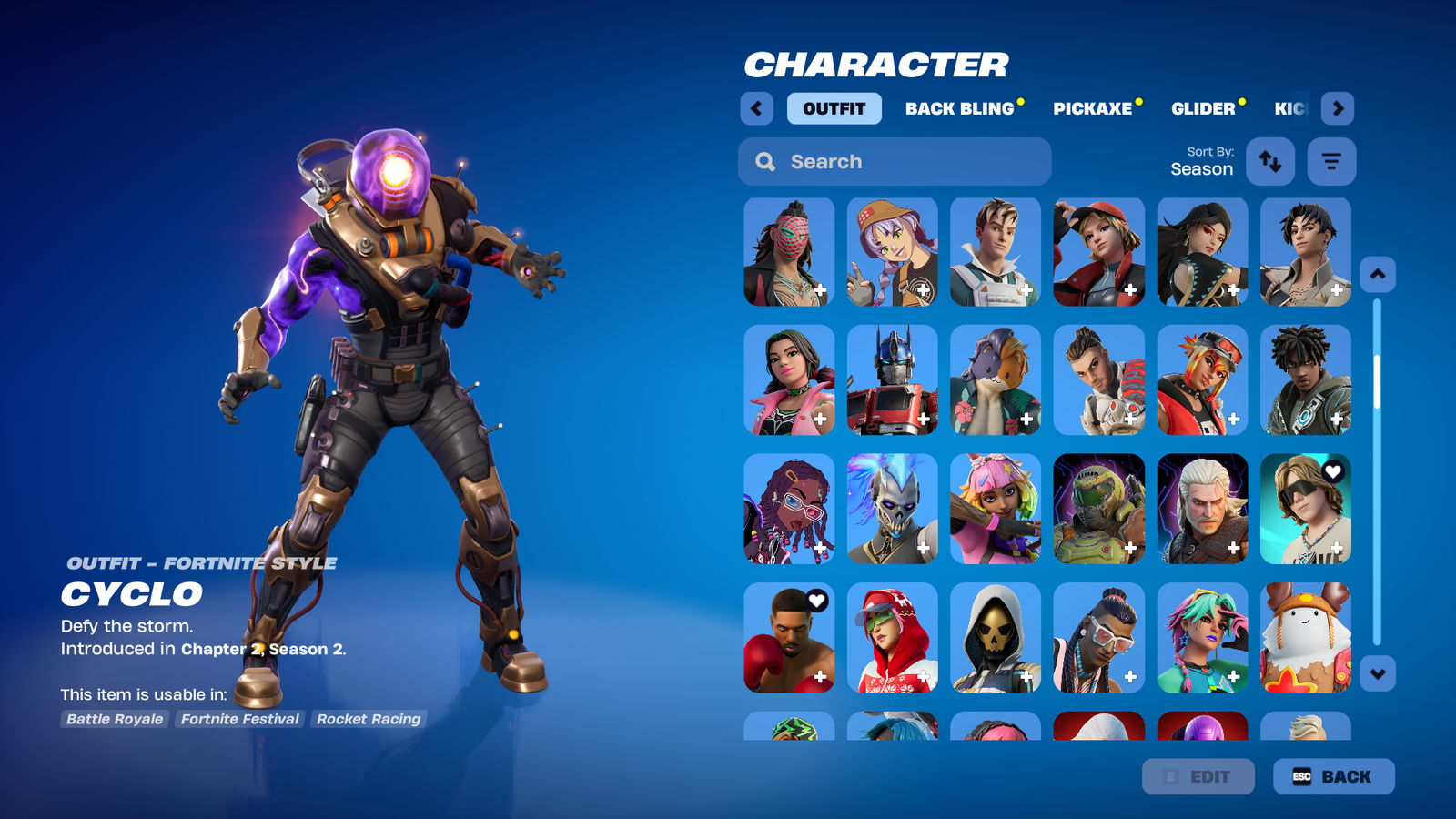
Task: Open the filter options button
Action: point(1331,161)
